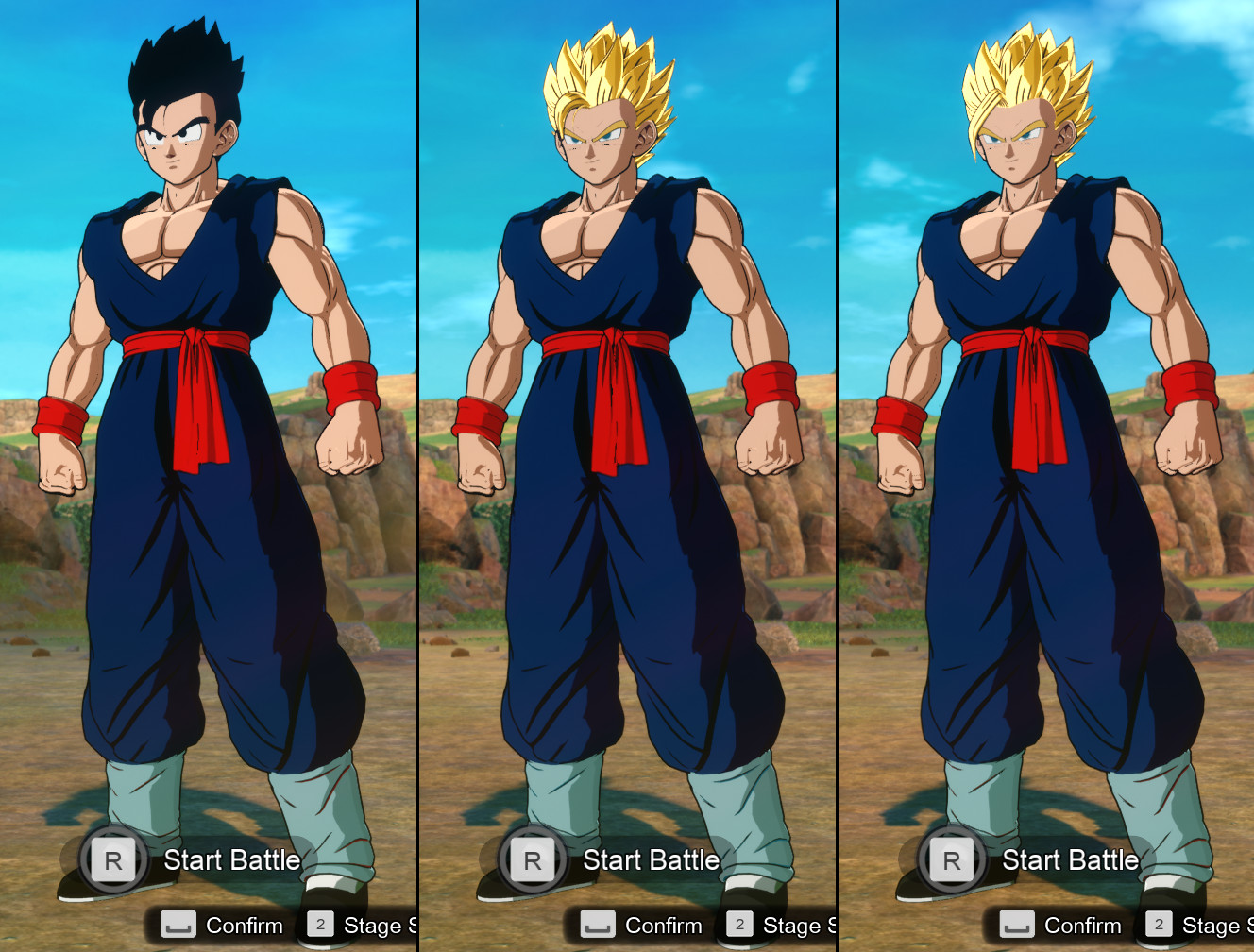Viewport: 1254px width, 952px height.
Task: Select the spacebar Confirm icon, middle panel
Action: coord(598,925)
